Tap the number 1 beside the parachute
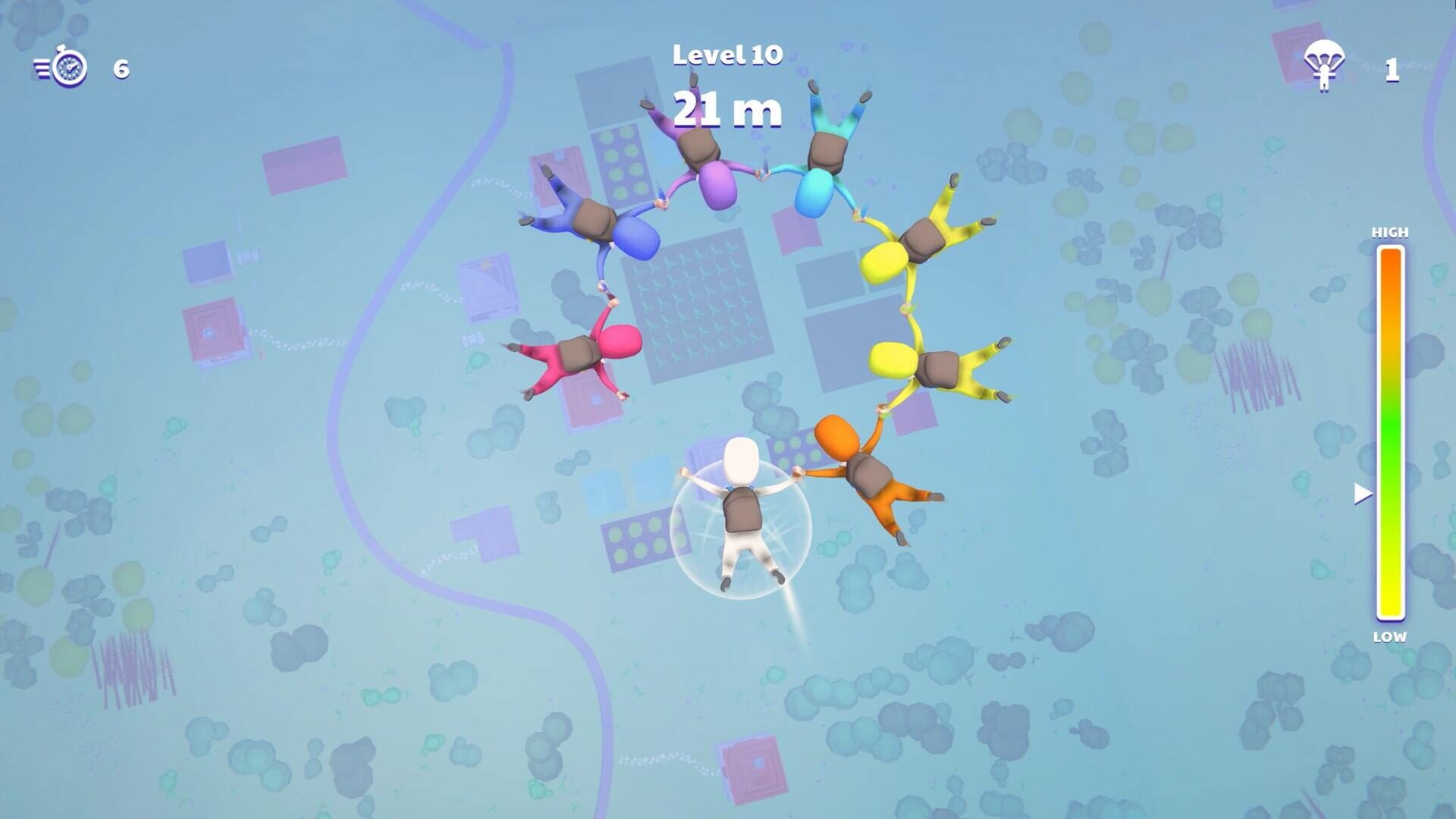1456x819 pixels. (x=1392, y=70)
